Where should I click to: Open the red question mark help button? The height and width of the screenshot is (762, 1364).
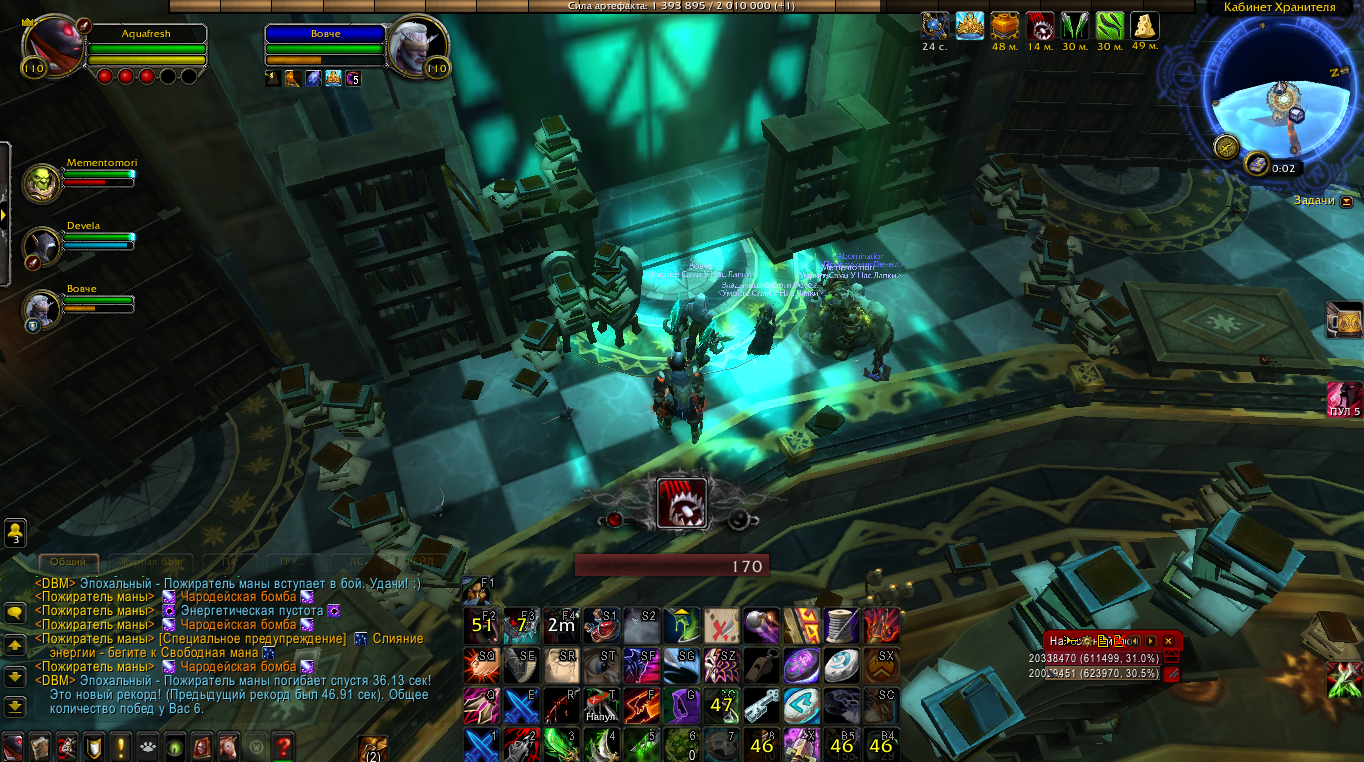tap(283, 746)
